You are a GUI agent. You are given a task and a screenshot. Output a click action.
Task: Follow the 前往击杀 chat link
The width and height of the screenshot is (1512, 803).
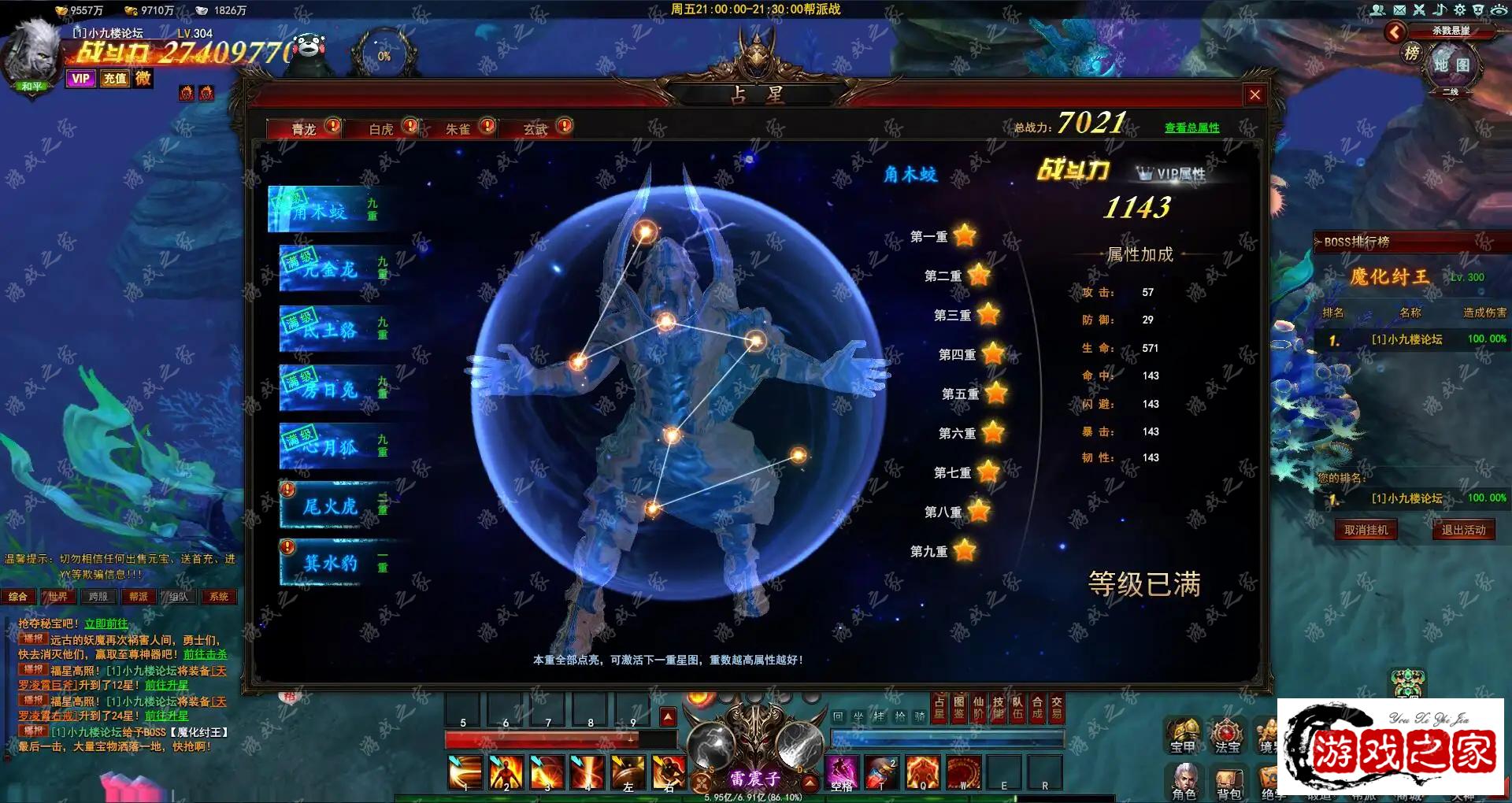(205, 654)
